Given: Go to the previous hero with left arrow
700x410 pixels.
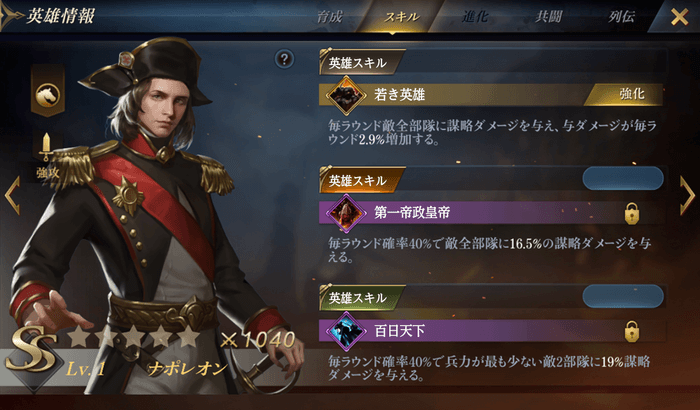Looking at the screenshot, I should click(12, 195).
